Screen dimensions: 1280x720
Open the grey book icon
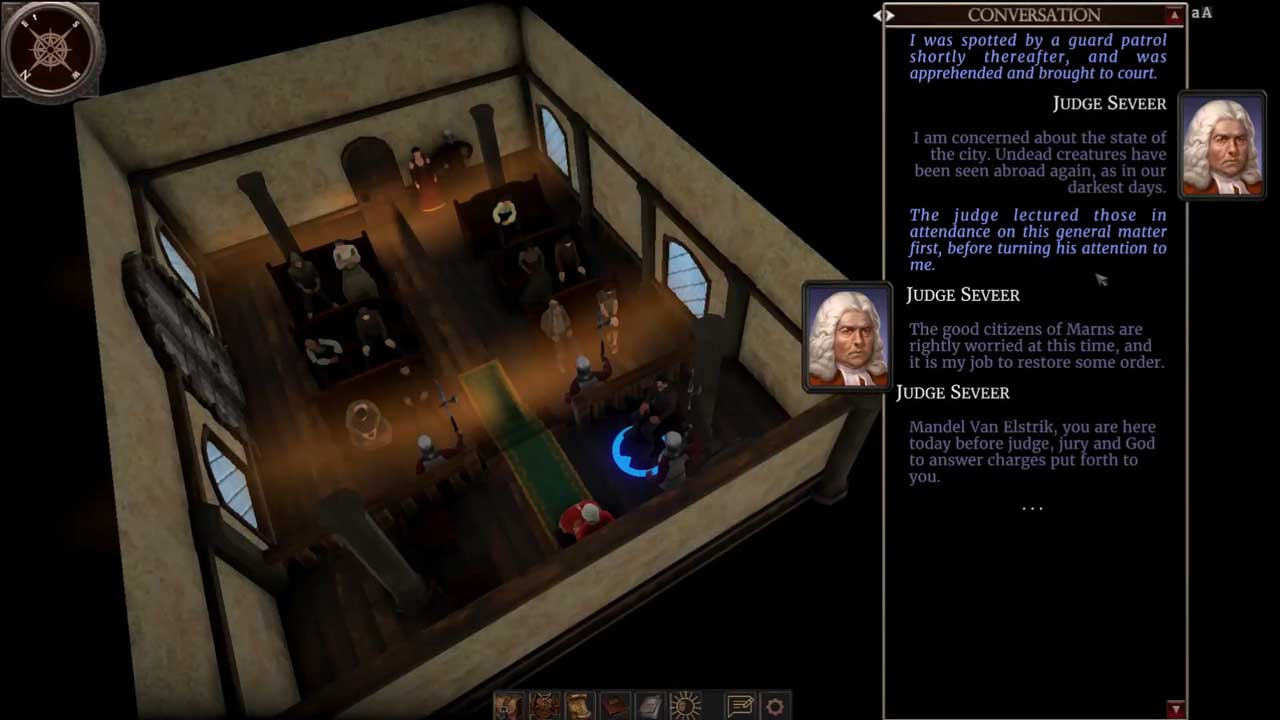pyautogui.click(x=650, y=706)
